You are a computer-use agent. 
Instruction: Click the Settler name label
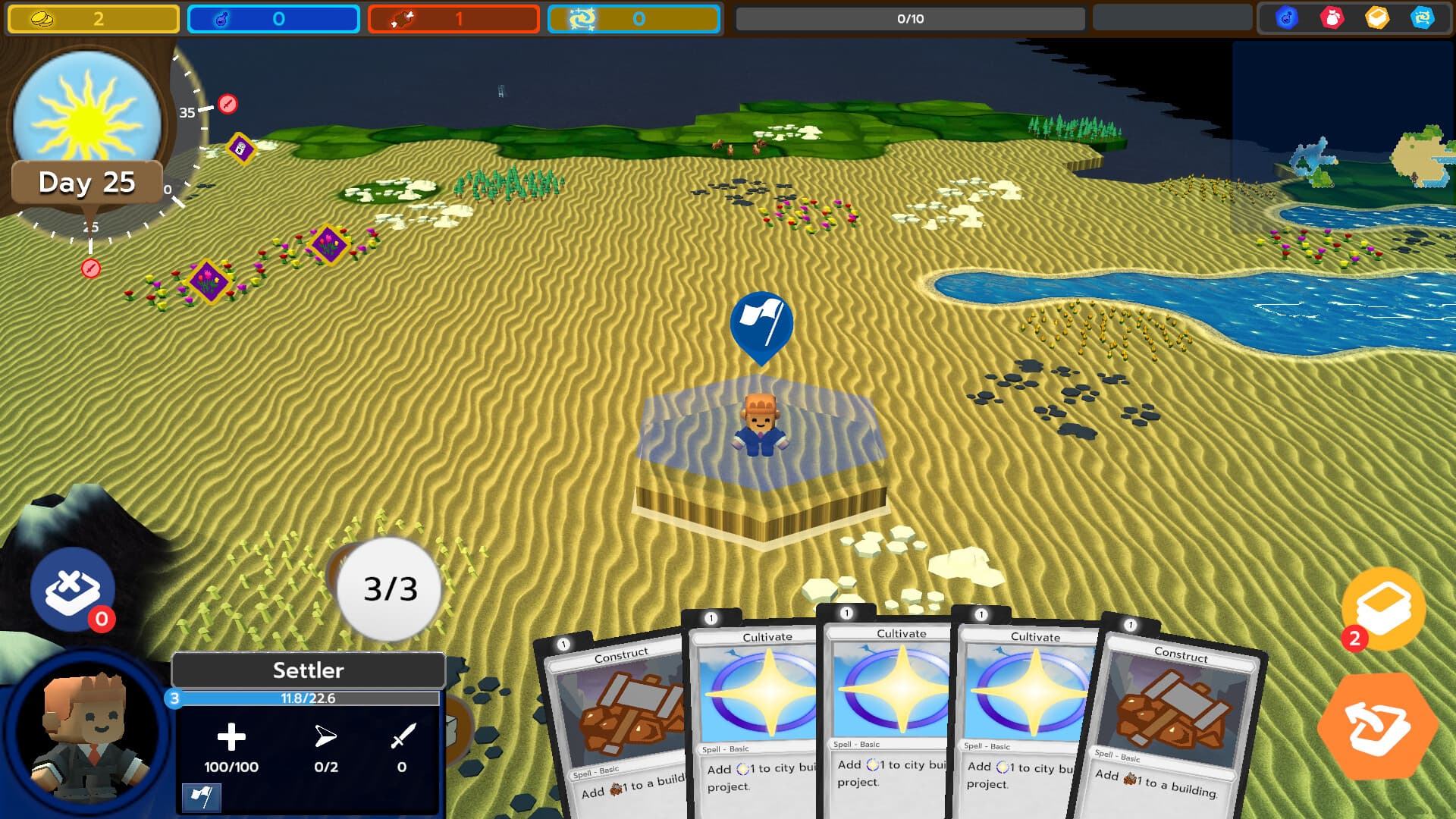(308, 670)
